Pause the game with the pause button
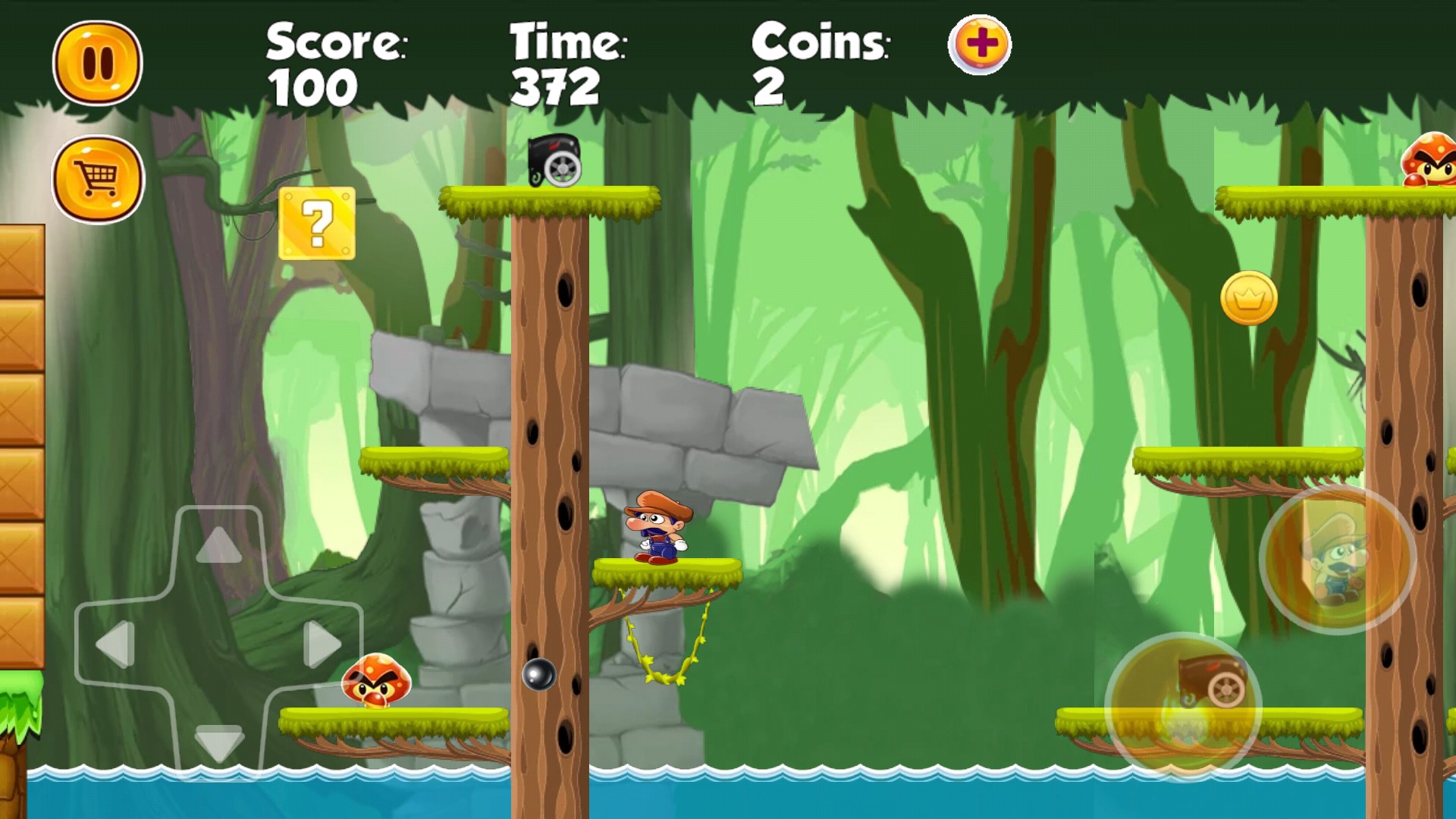 (x=98, y=63)
